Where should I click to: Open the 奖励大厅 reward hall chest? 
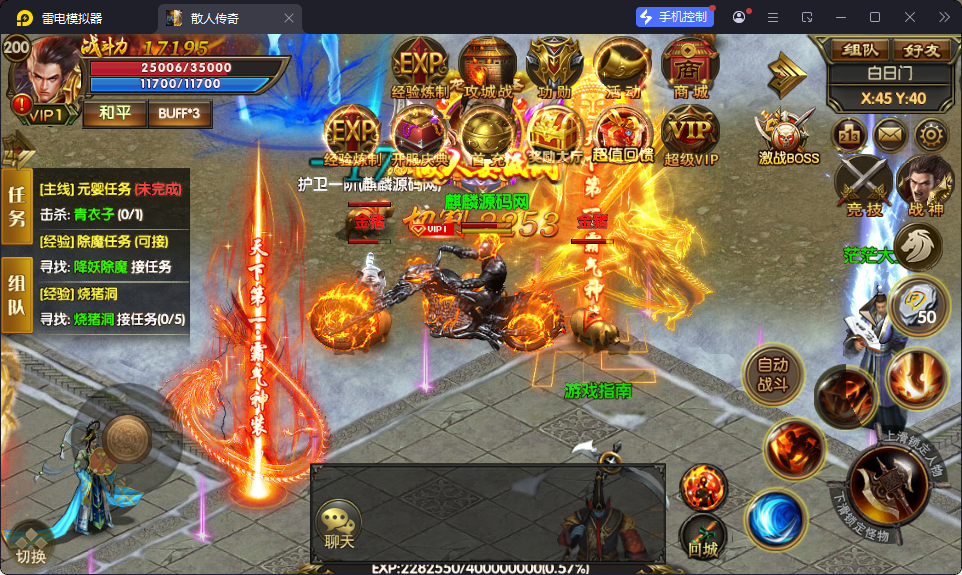pos(555,133)
